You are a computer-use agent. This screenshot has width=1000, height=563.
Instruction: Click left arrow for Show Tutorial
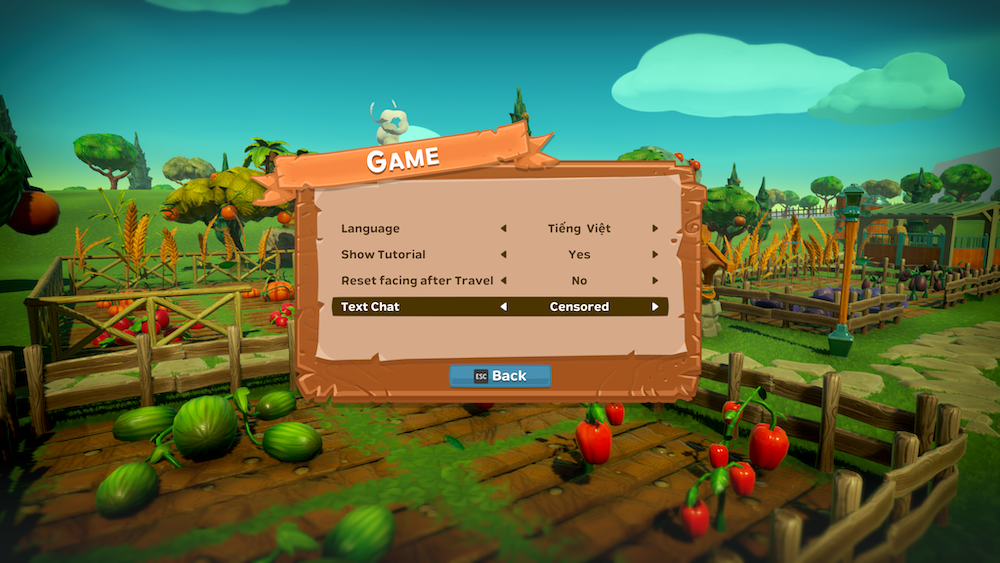[x=503, y=255]
